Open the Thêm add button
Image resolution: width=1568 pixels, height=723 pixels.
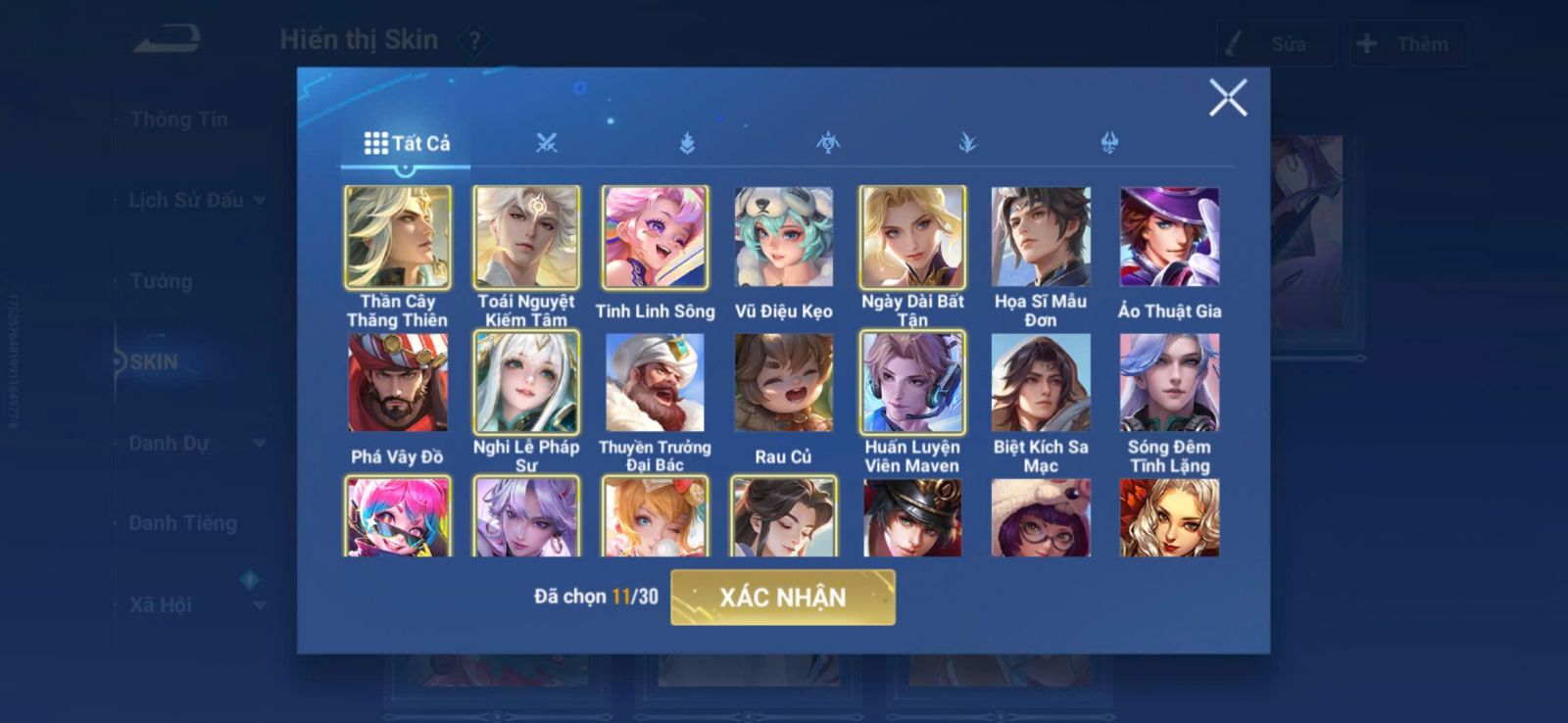click(1406, 44)
